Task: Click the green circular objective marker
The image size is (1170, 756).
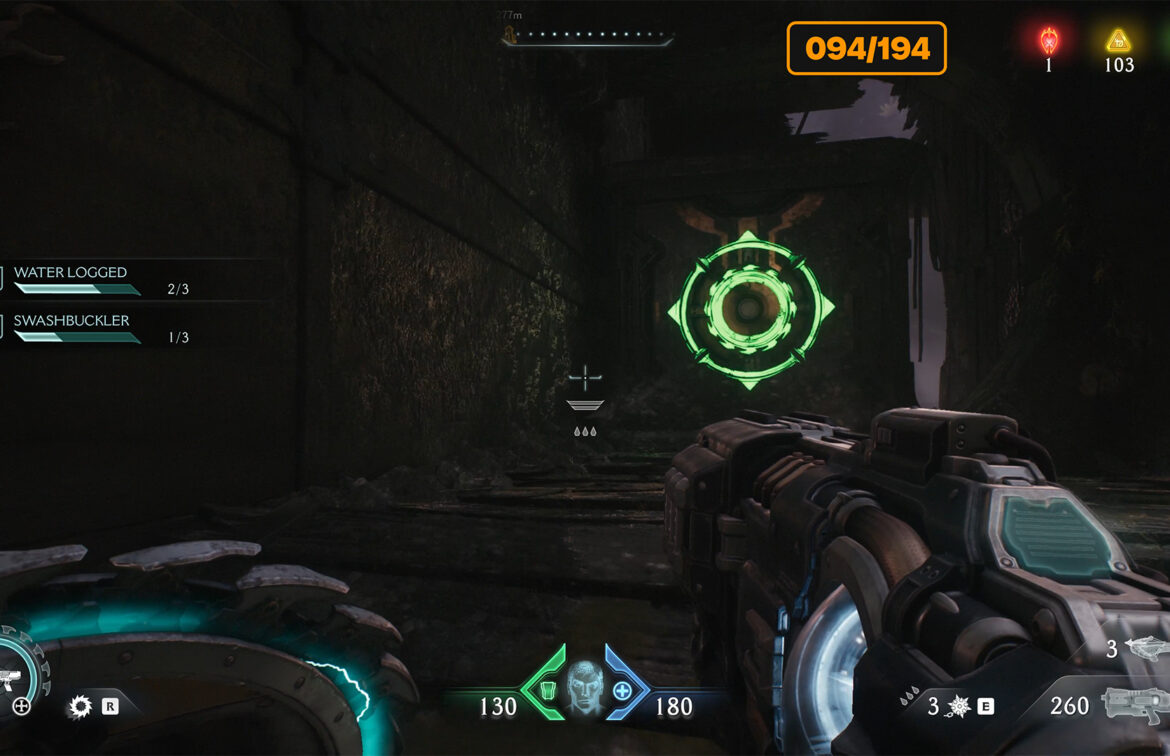Action: tap(750, 309)
